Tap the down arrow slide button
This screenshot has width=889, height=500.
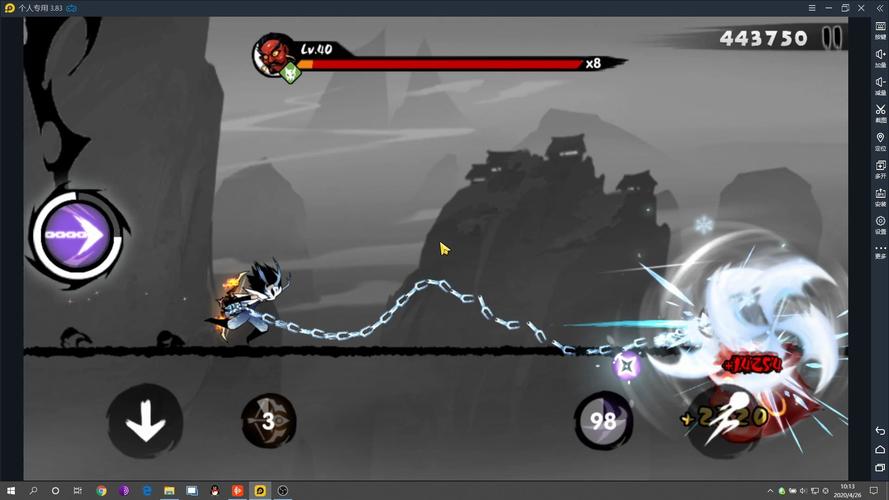pos(145,421)
